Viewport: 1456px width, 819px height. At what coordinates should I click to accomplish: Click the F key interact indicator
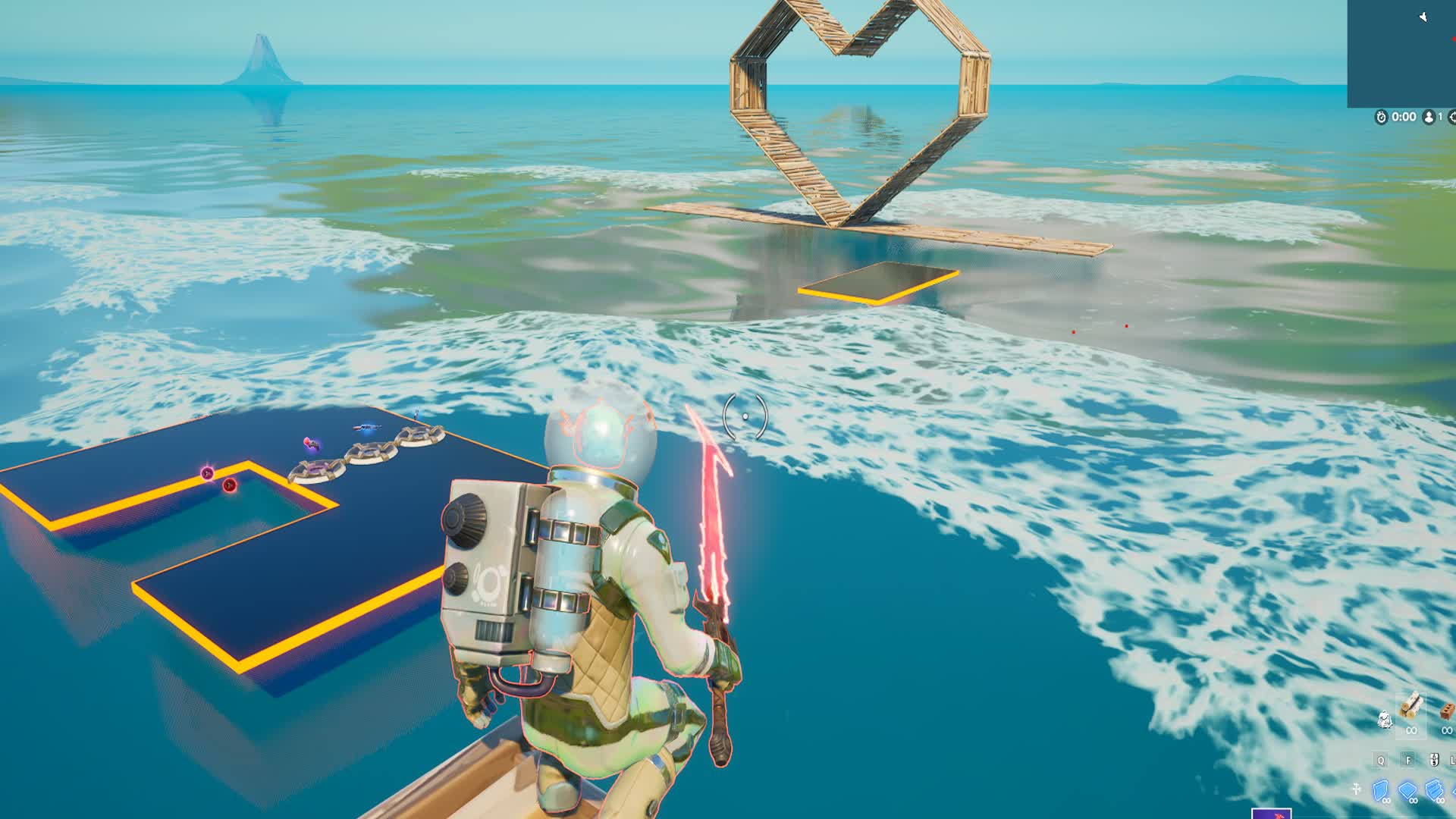(x=1408, y=760)
